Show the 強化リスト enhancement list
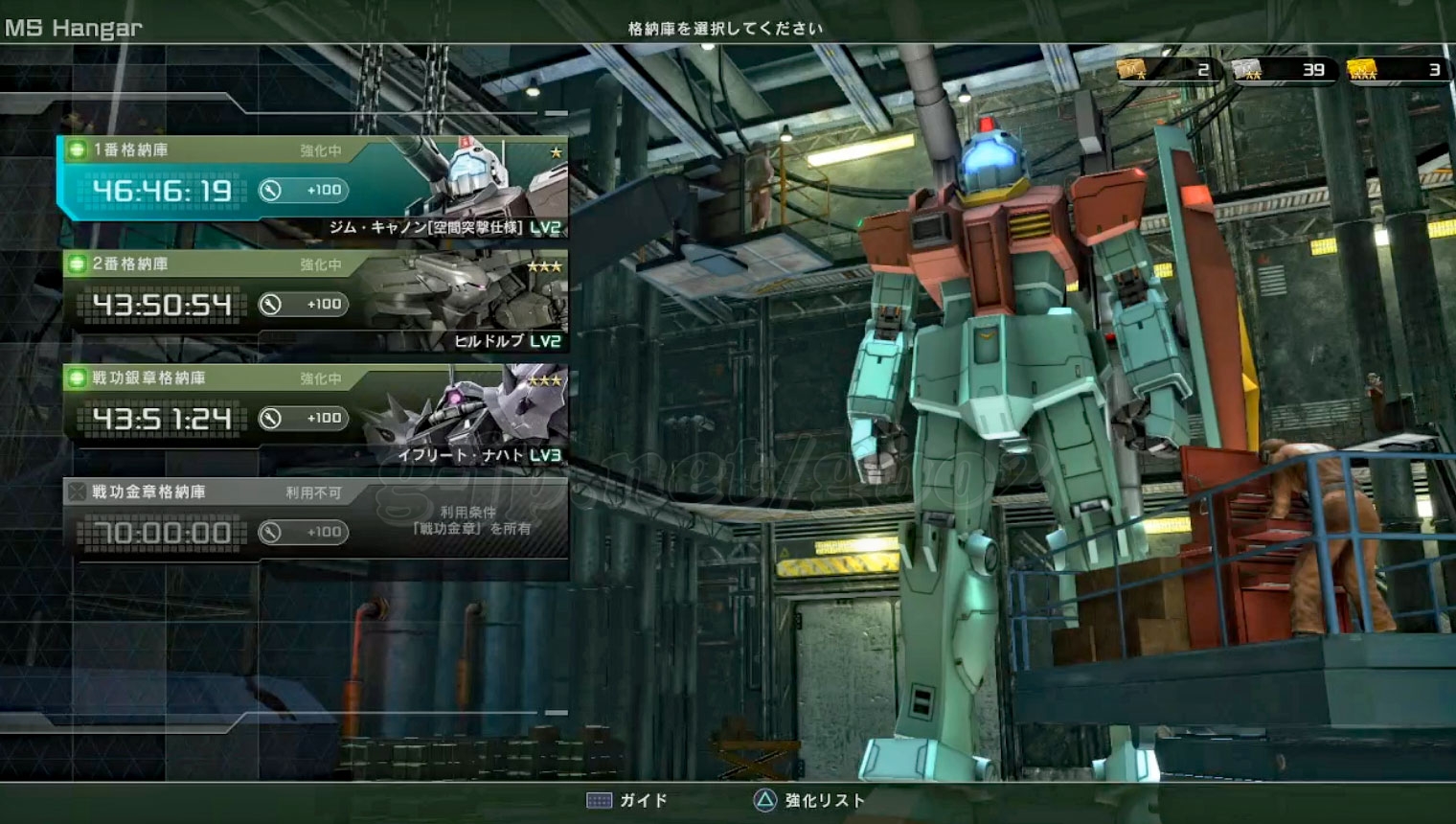The image size is (1456, 824). click(x=809, y=800)
